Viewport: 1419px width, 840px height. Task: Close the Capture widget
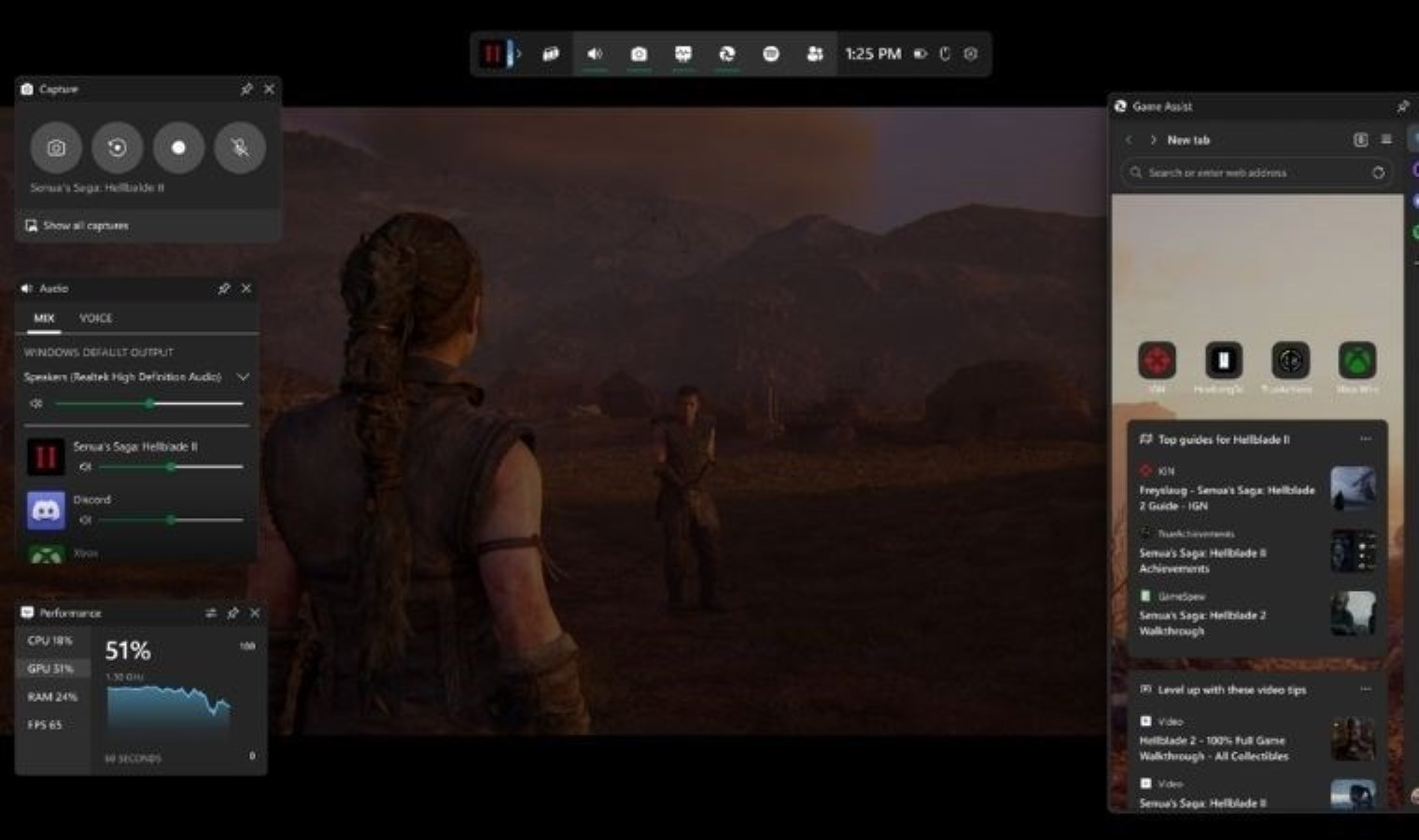pos(270,89)
